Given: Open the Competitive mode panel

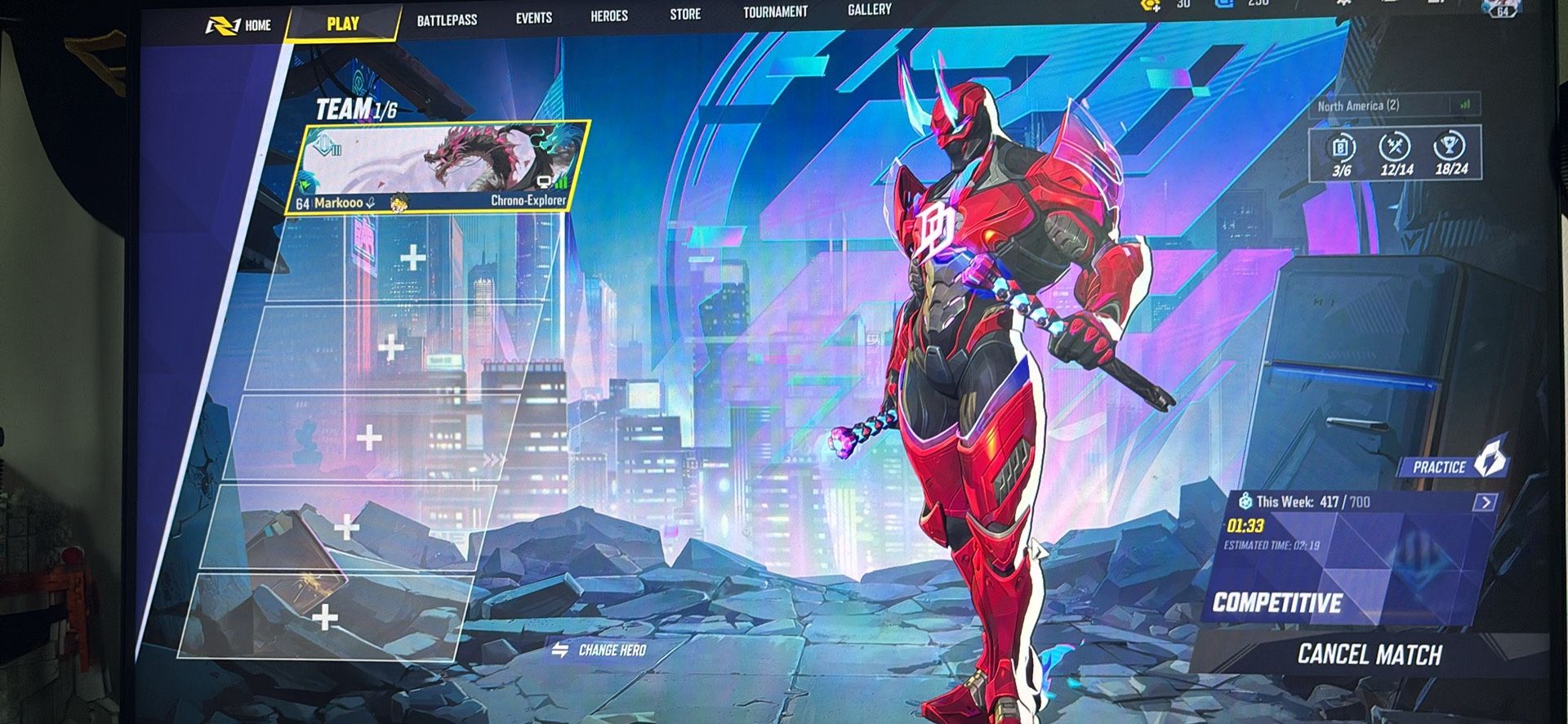Looking at the screenshot, I should click(x=1277, y=603).
